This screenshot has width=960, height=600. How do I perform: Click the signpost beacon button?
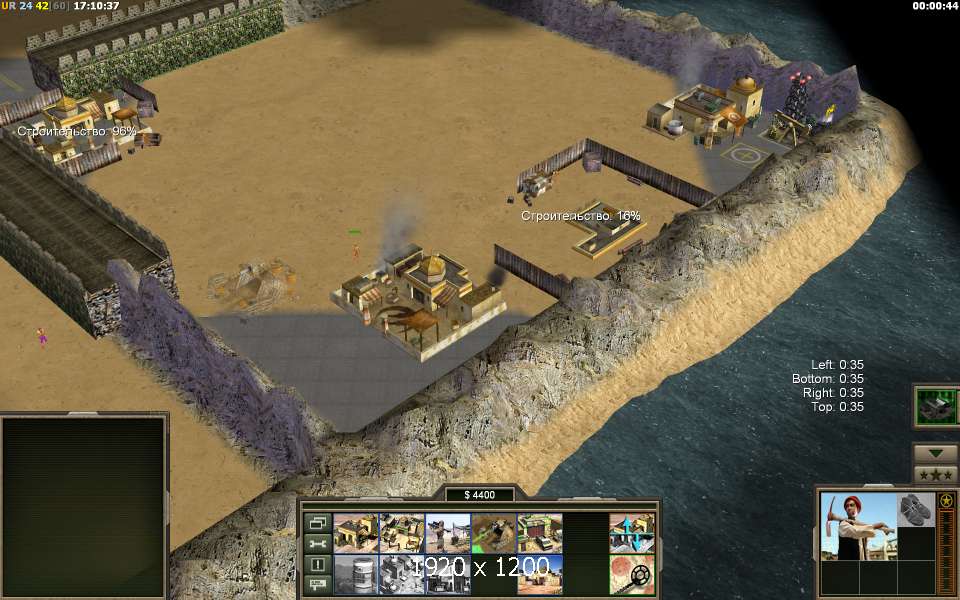click(x=317, y=584)
